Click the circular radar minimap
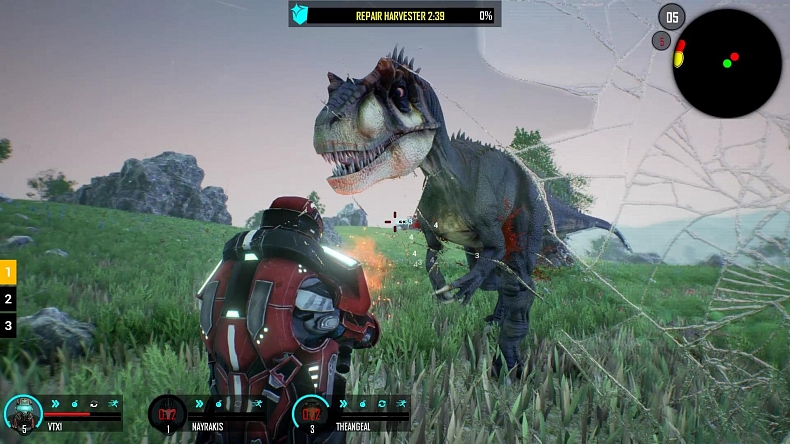The height and width of the screenshot is (444, 790). coord(727,63)
